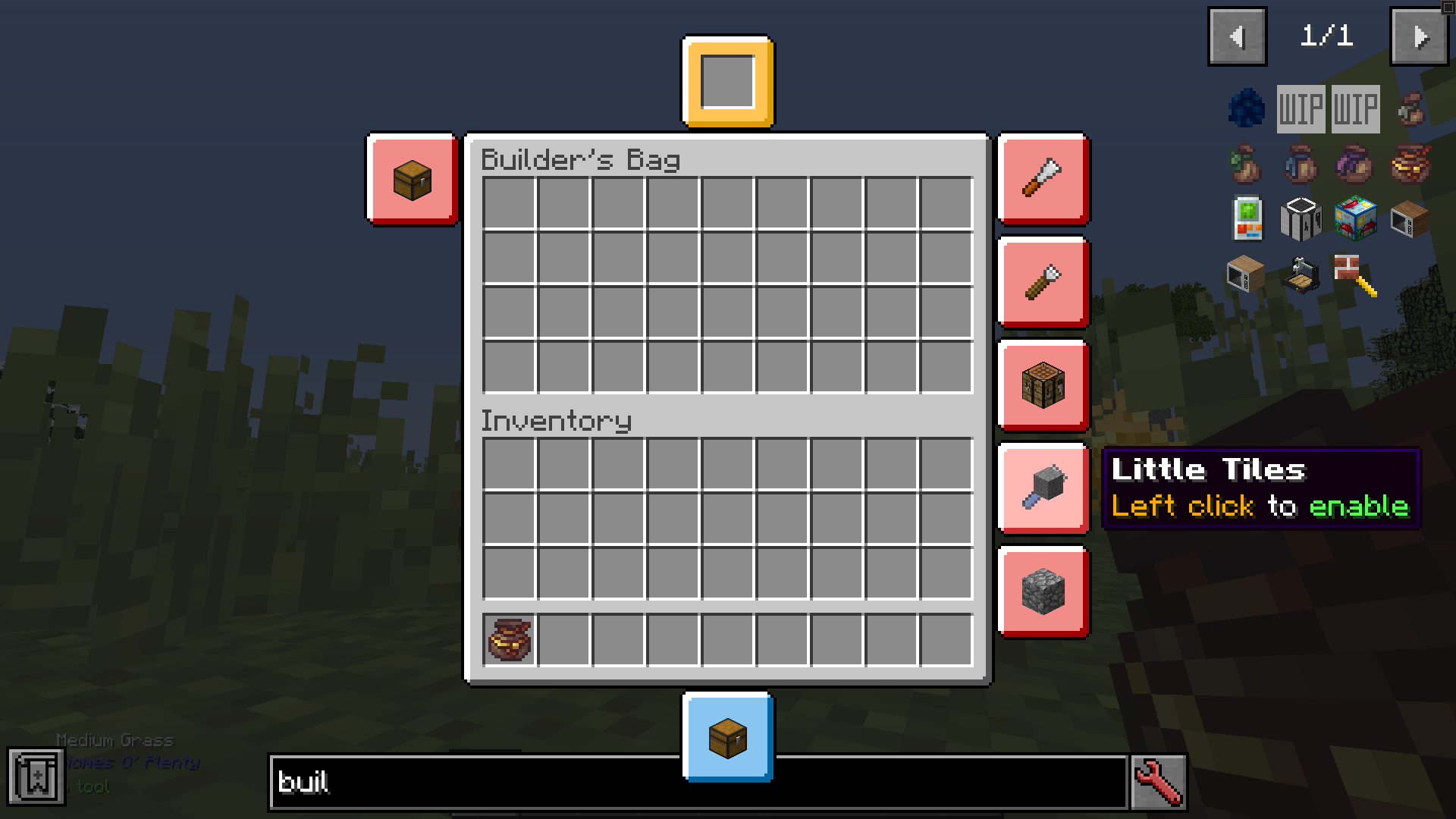Viewport: 1456px width, 819px height.
Task: Click the purple bag item
Action: [1355, 165]
